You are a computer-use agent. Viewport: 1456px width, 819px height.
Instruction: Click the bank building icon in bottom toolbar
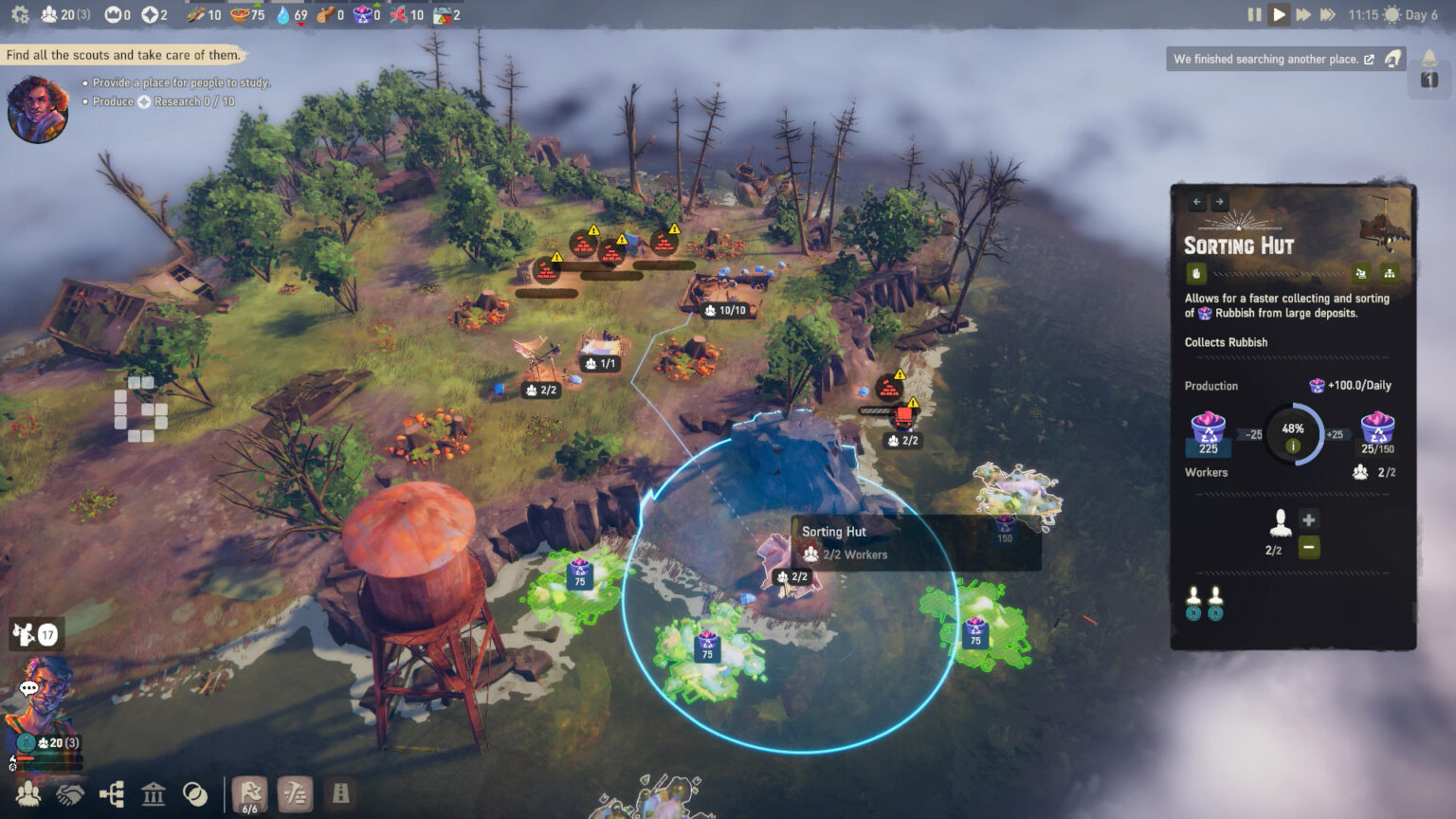[x=154, y=794]
